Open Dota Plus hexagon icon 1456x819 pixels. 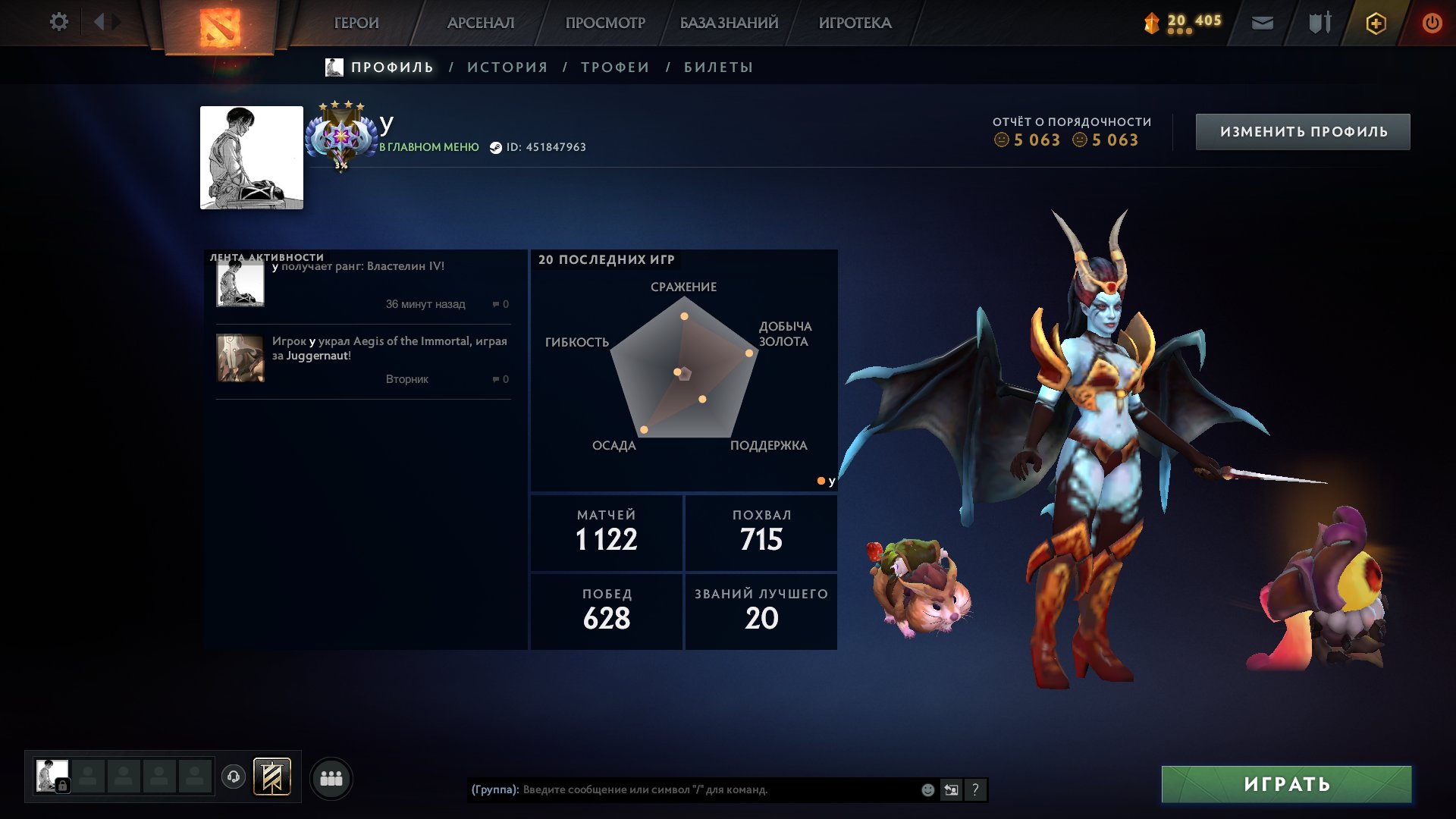1375,23
